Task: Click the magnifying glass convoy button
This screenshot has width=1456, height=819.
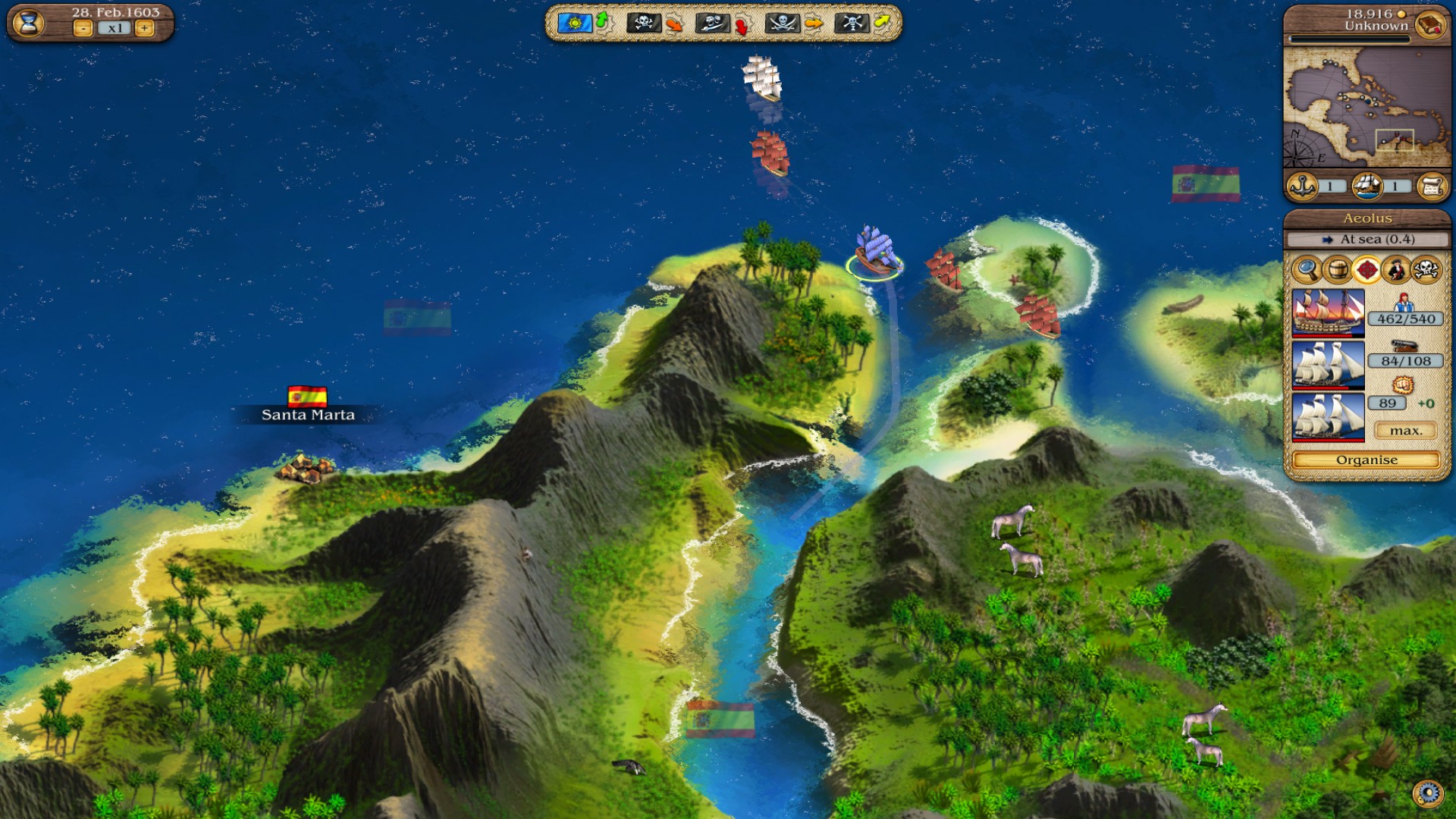Action: (x=1307, y=269)
